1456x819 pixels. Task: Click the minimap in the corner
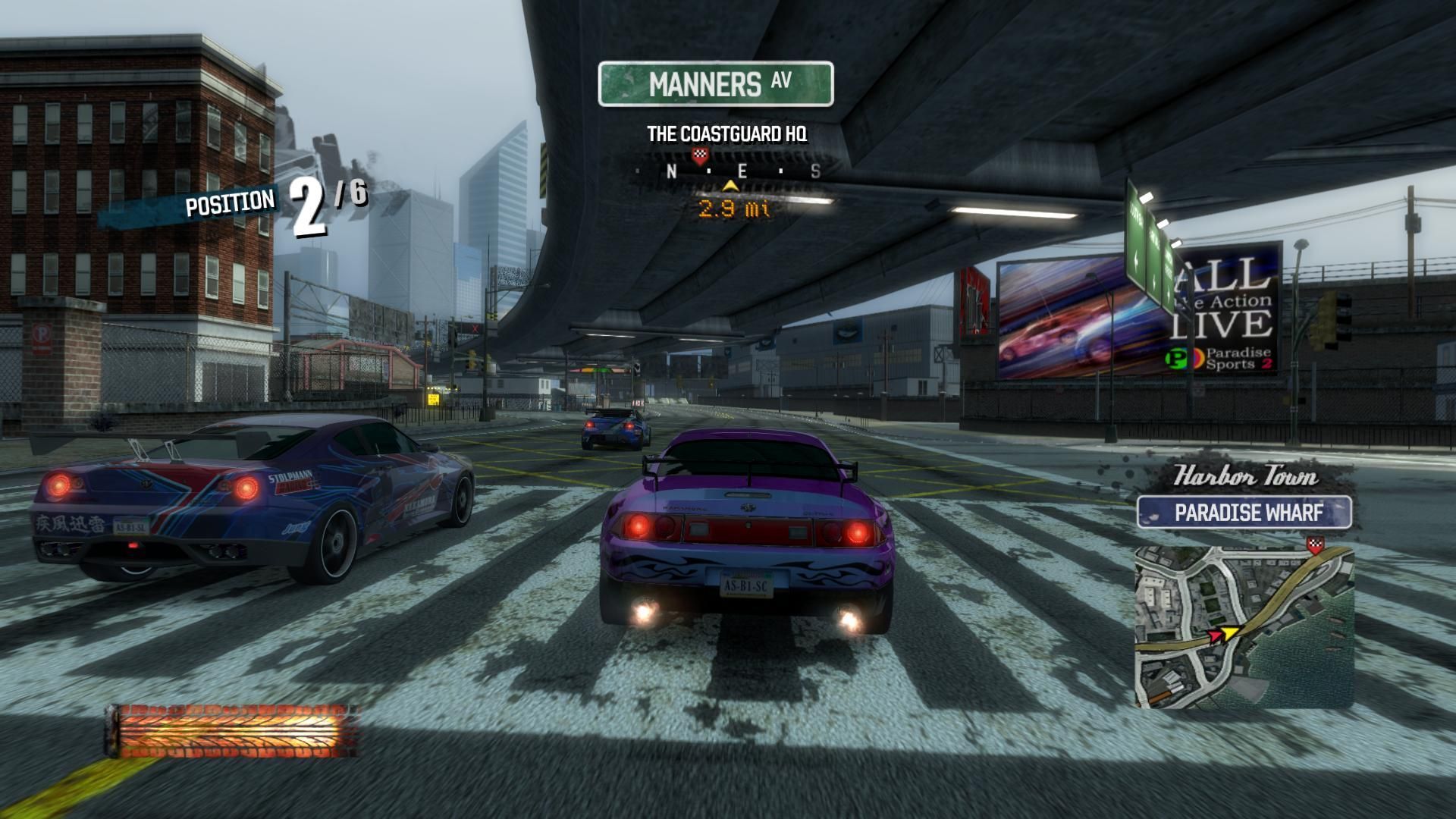point(1244,626)
